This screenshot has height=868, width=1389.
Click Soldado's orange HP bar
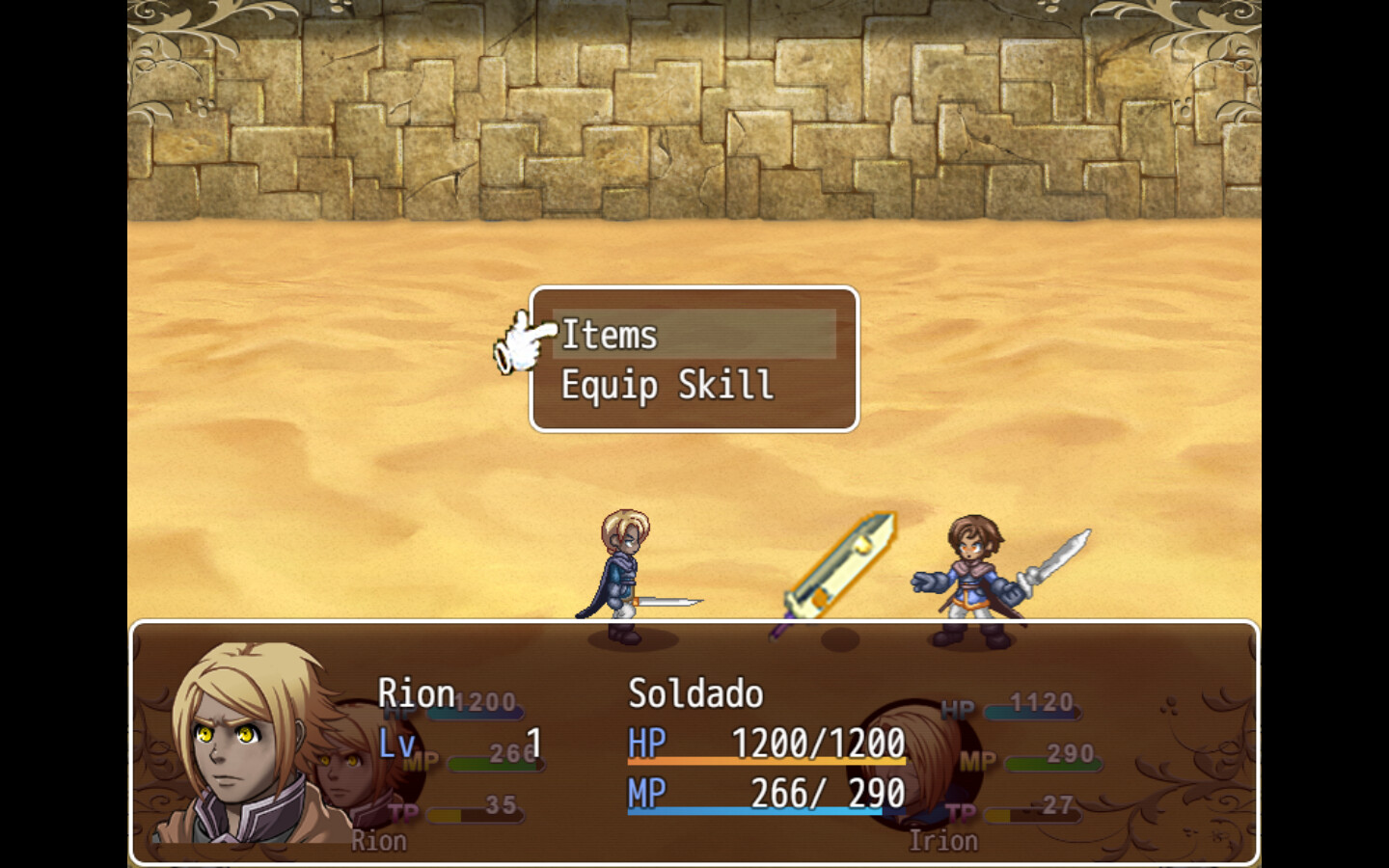(x=767, y=762)
